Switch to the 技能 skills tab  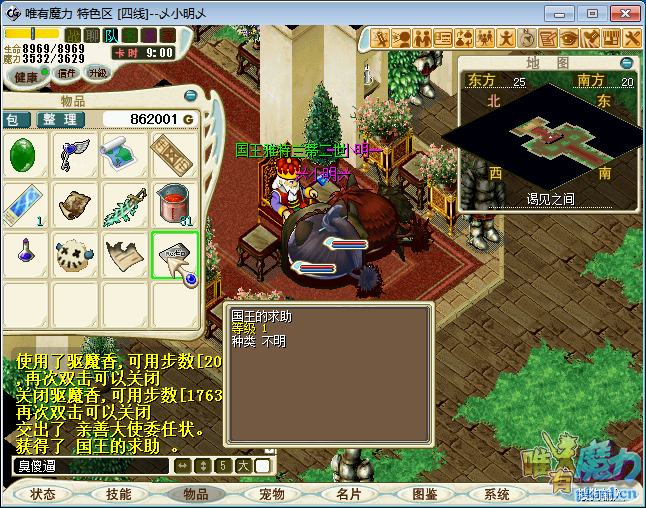coord(119,494)
